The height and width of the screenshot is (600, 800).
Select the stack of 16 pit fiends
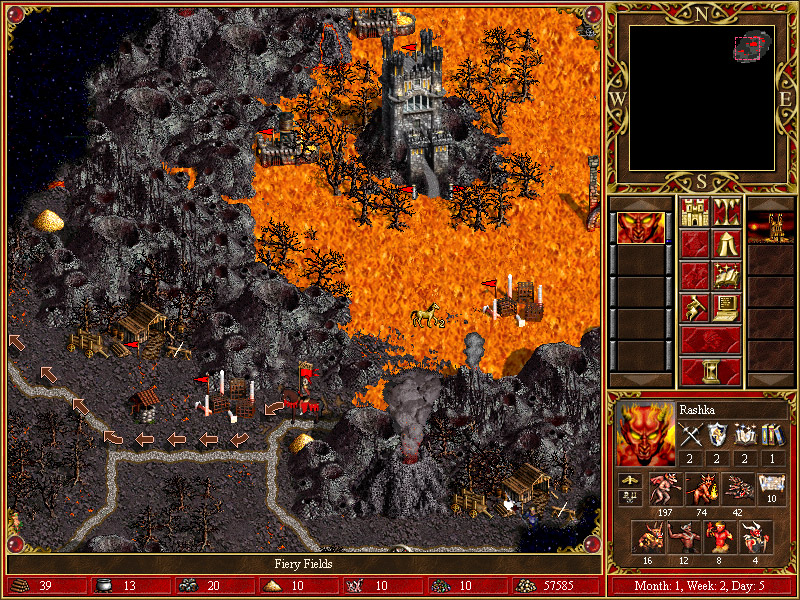tap(646, 536)
